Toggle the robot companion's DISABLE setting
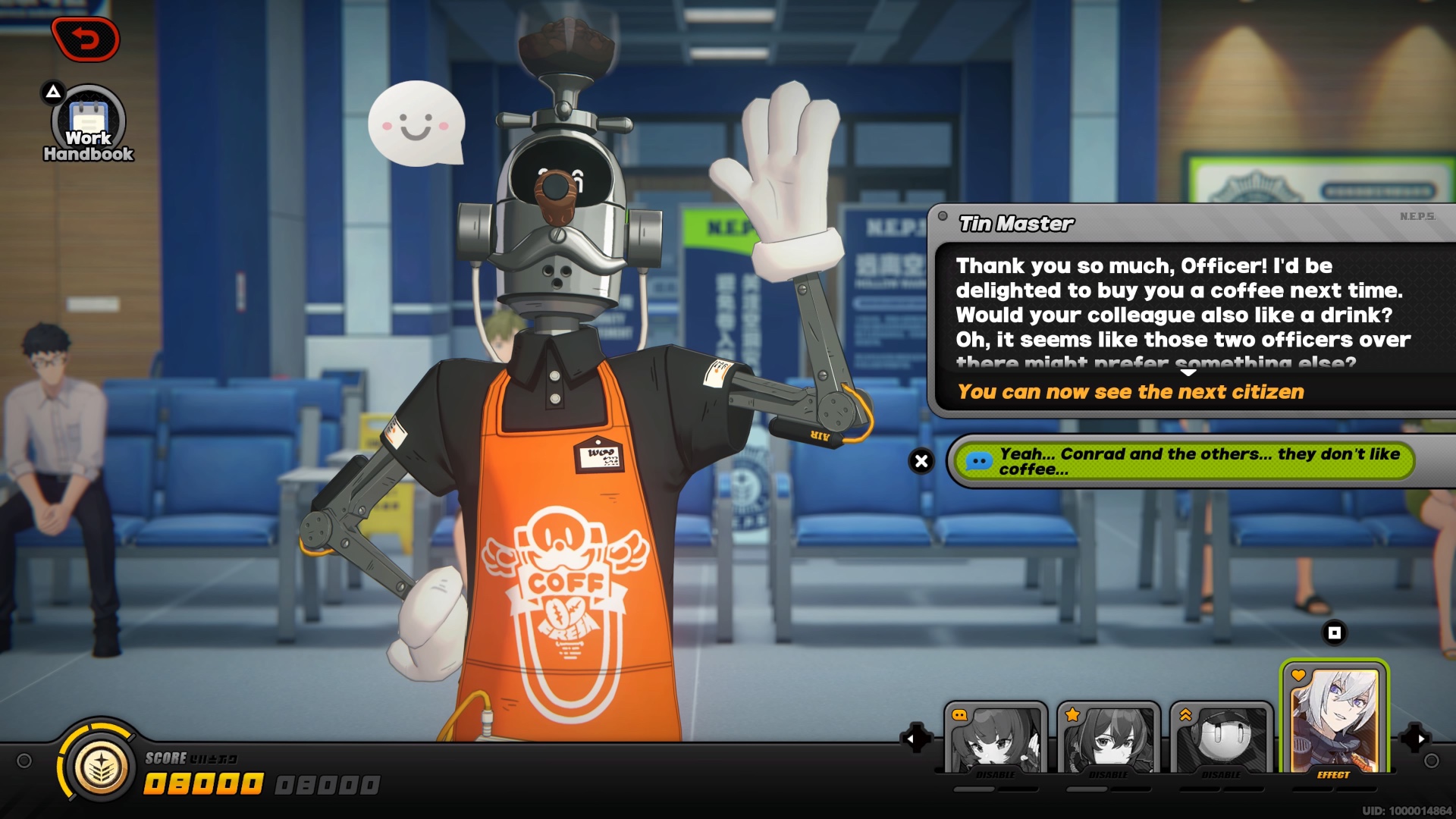 click(x=1222, y=774)
